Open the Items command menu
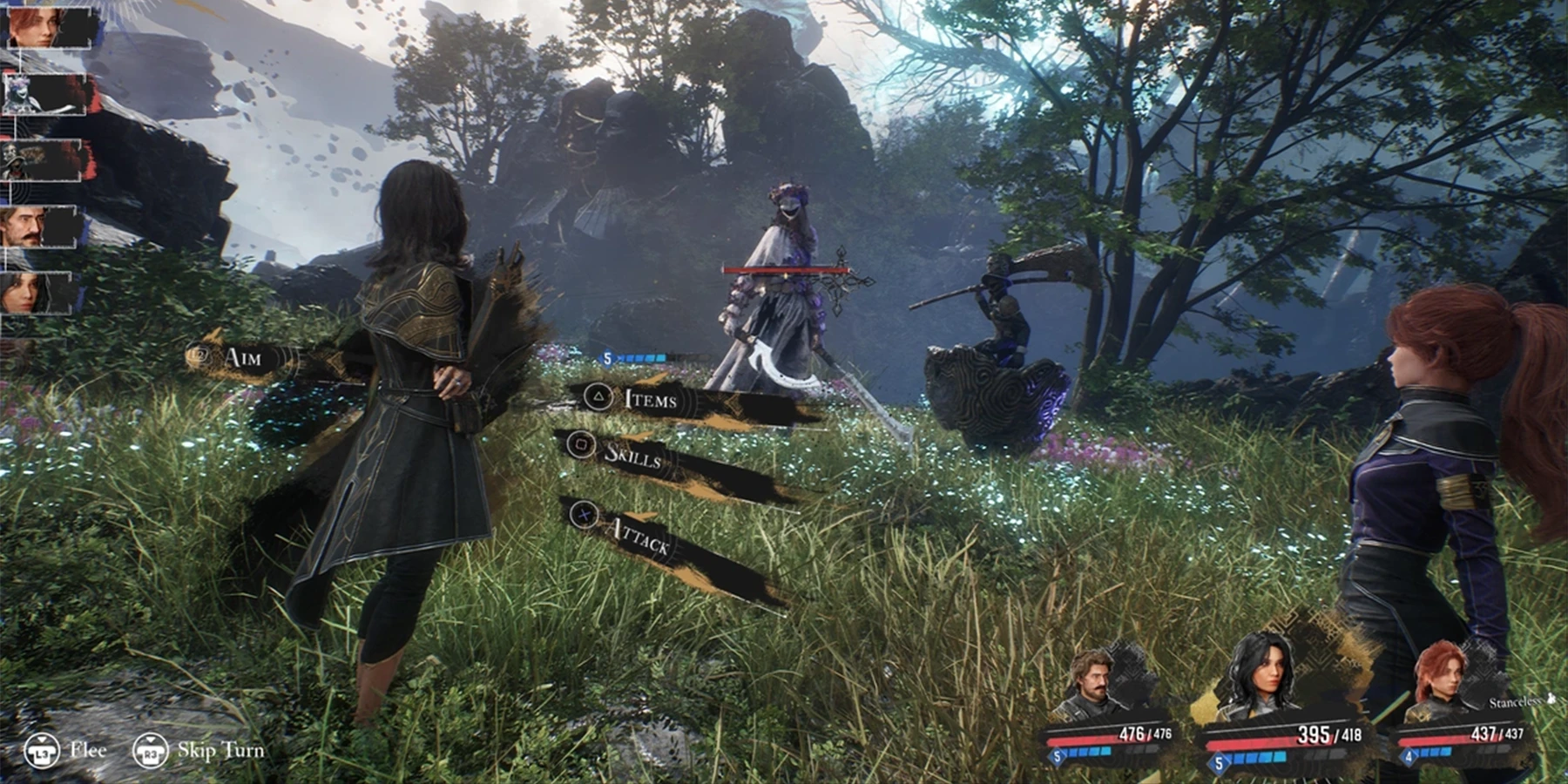The image size is (1568, 784). 650,400
